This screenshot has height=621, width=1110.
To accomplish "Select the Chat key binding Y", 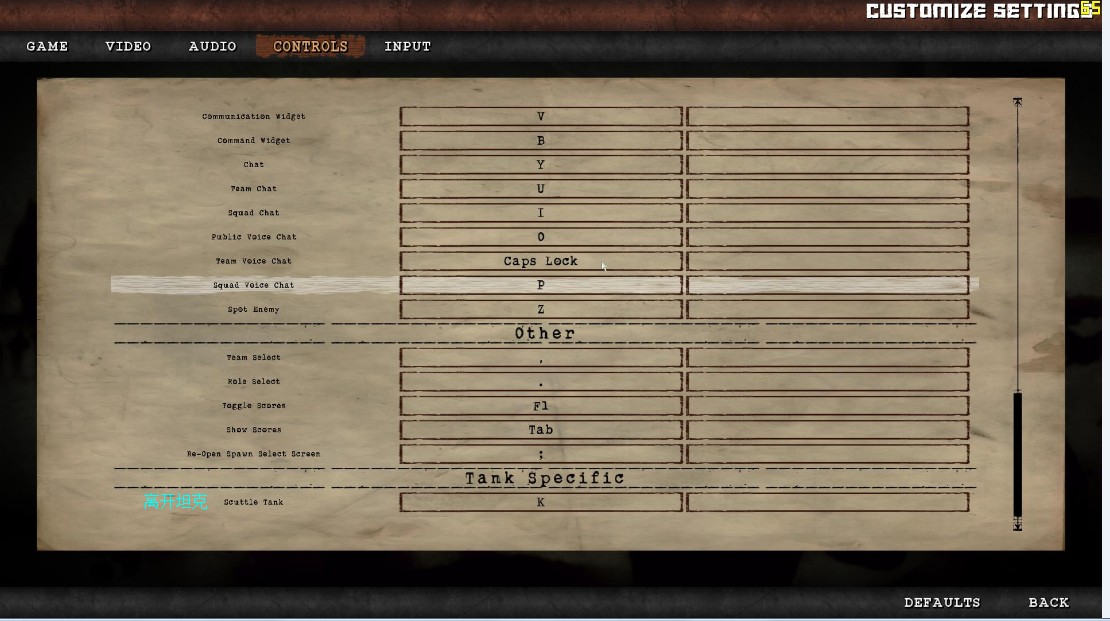I will coord(541,165).
